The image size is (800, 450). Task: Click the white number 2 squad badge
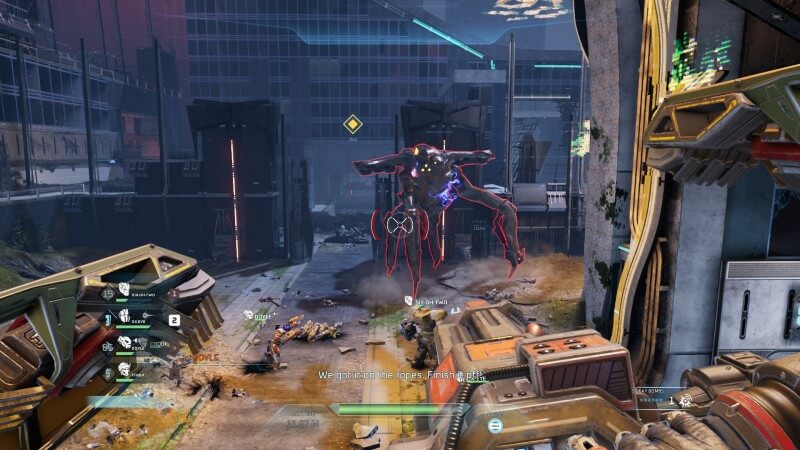click(174, 320)
